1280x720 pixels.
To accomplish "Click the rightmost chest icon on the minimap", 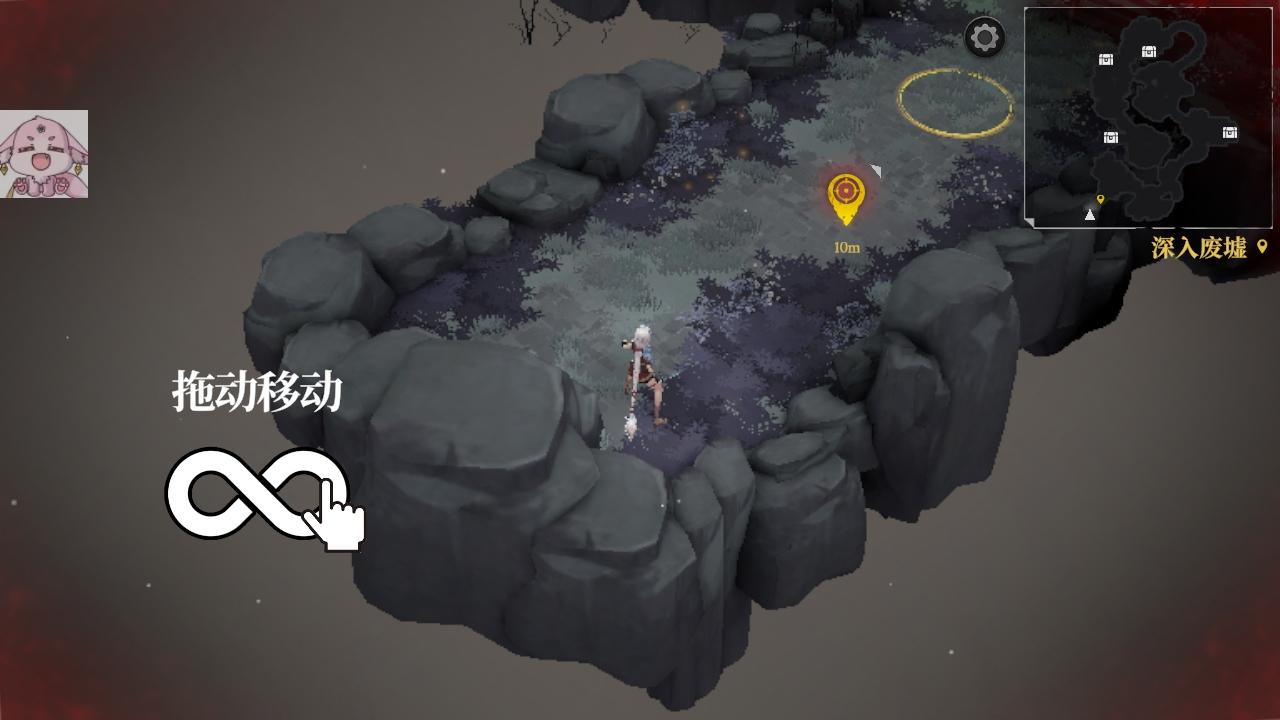I will (1229, 134).
